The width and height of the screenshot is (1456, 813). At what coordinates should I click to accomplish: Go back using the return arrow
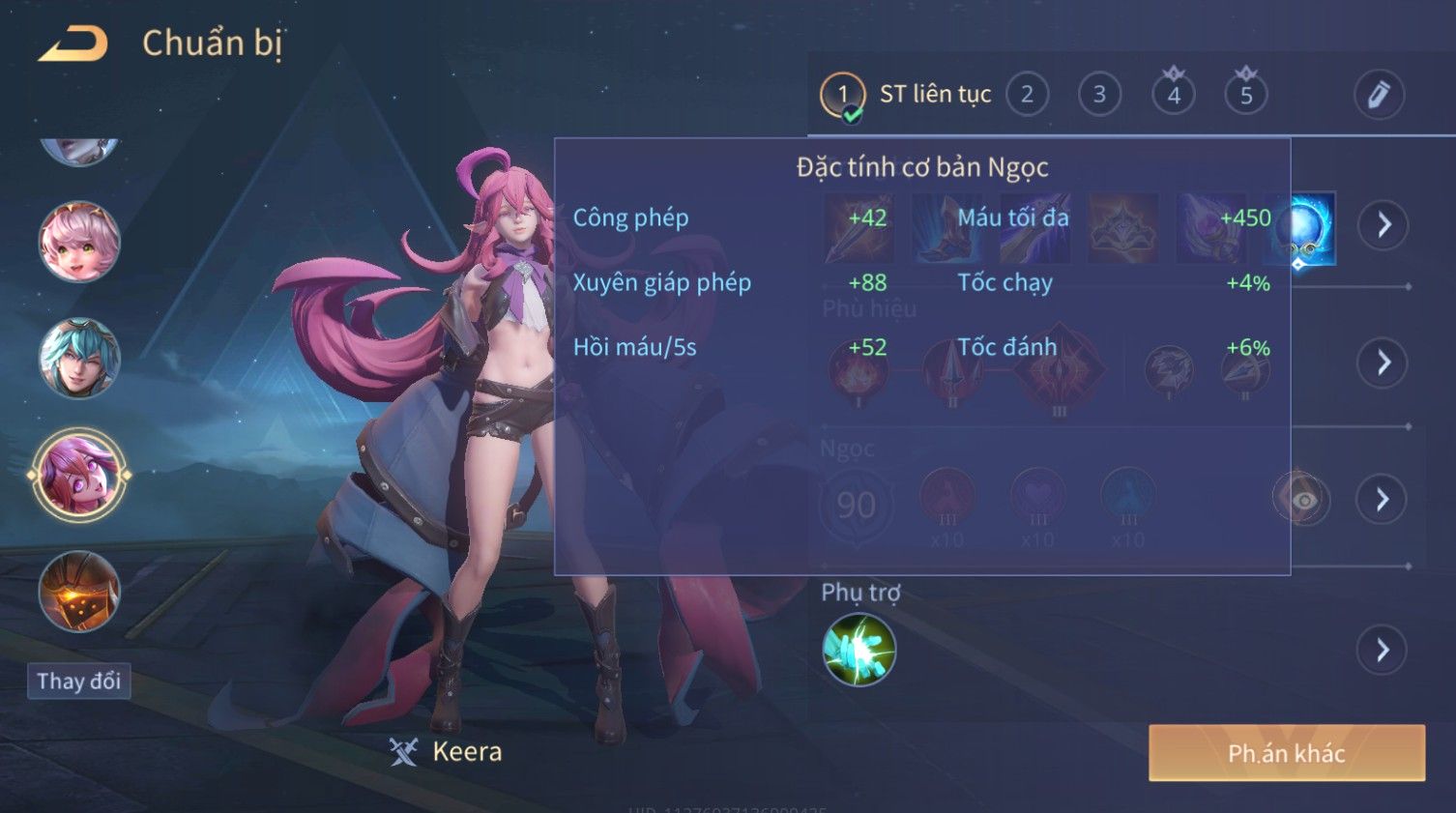73,44
